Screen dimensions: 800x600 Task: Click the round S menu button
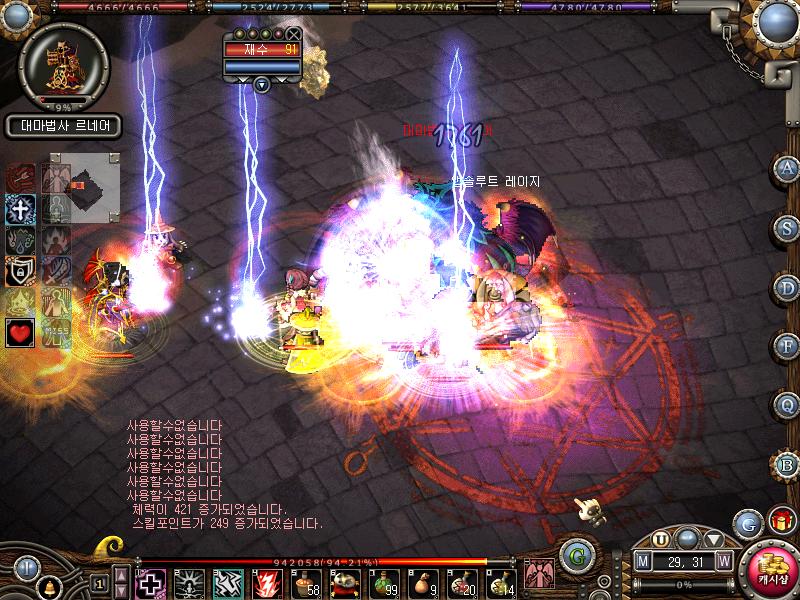787,227
